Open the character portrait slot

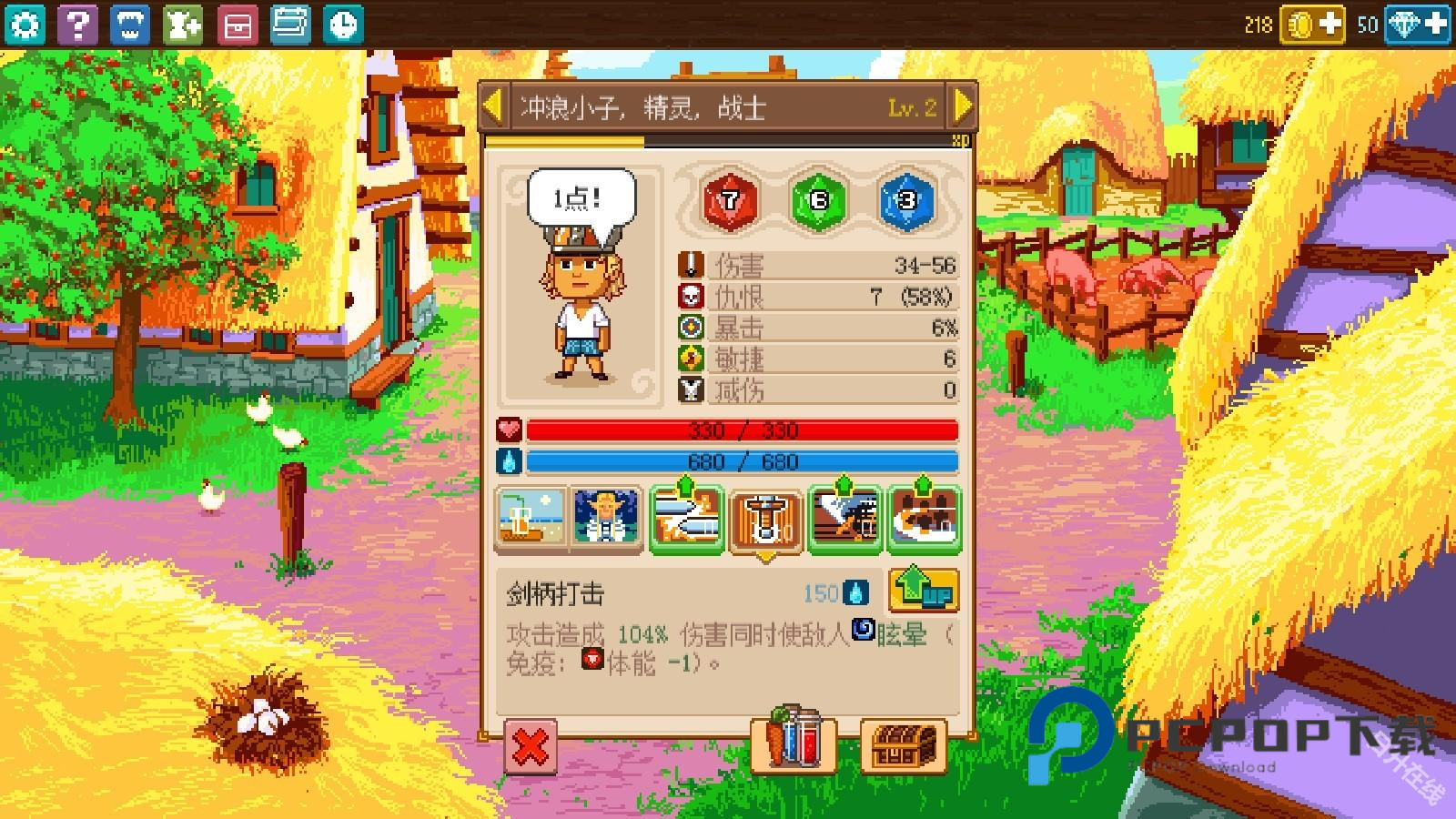[607, 517]
